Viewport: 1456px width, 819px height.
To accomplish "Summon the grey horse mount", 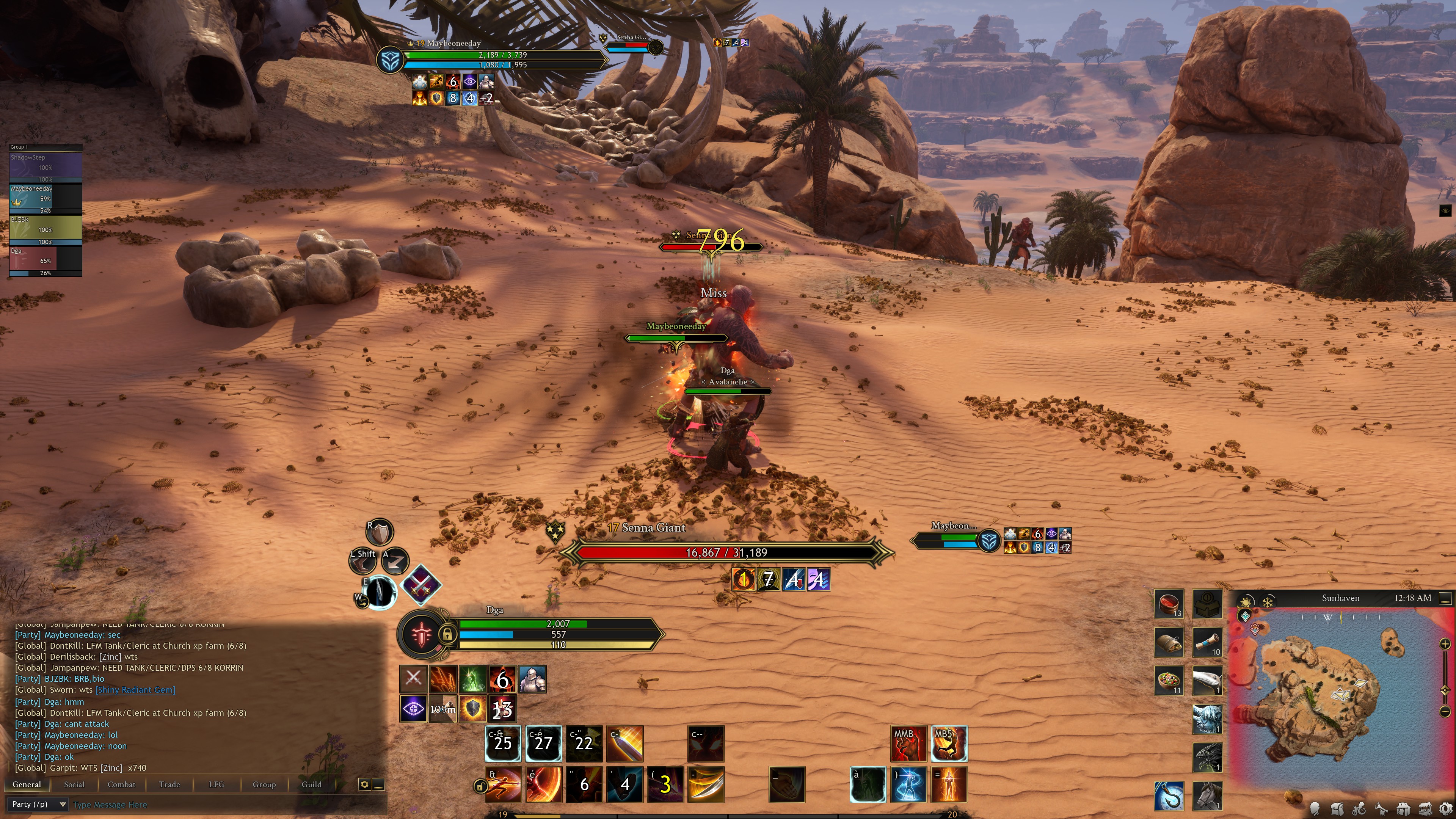I will click(x=1207, y=795).
